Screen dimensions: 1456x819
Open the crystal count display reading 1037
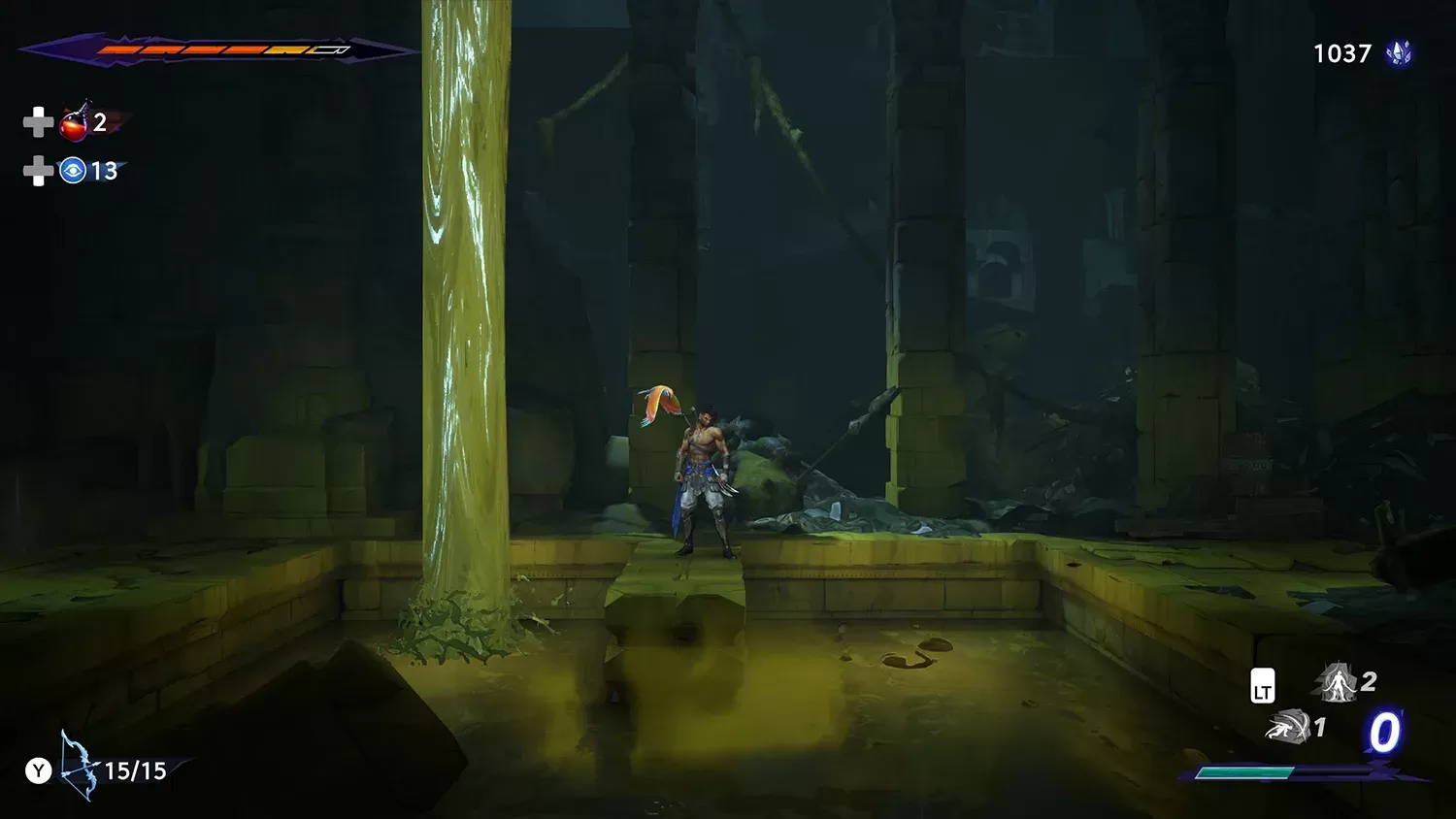pyautogui.click(x=1341, y=54)
